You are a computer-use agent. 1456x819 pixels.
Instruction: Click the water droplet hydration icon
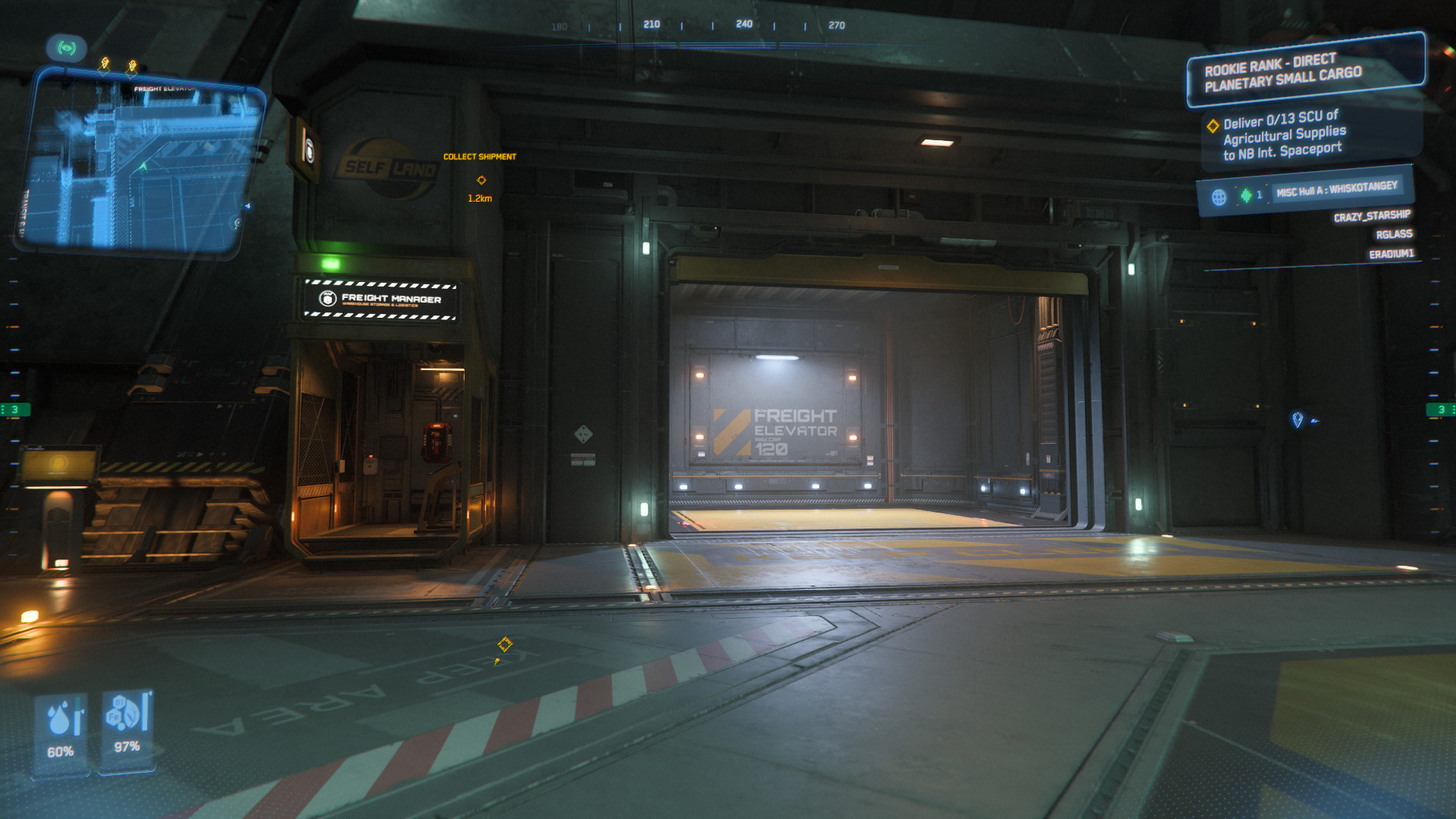(61, 717)
